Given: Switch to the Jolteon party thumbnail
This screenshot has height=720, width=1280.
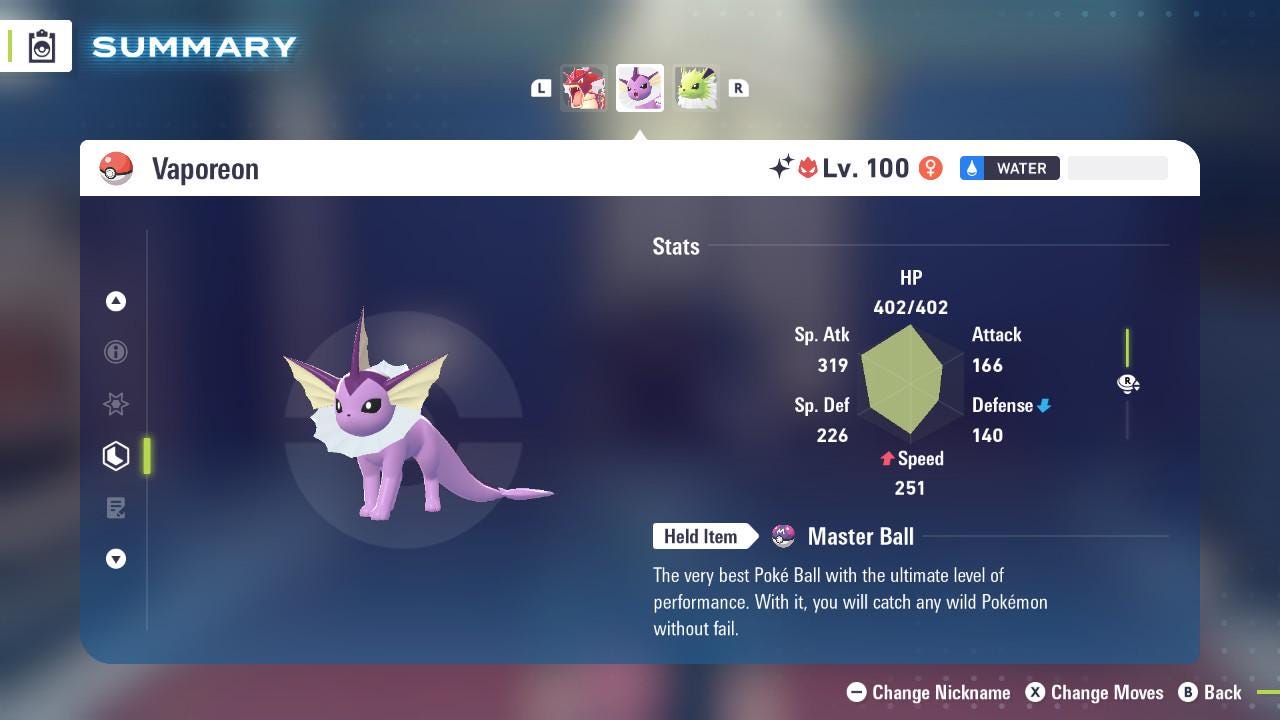Looking at the screenshot, I should click(x=695, y=88).
